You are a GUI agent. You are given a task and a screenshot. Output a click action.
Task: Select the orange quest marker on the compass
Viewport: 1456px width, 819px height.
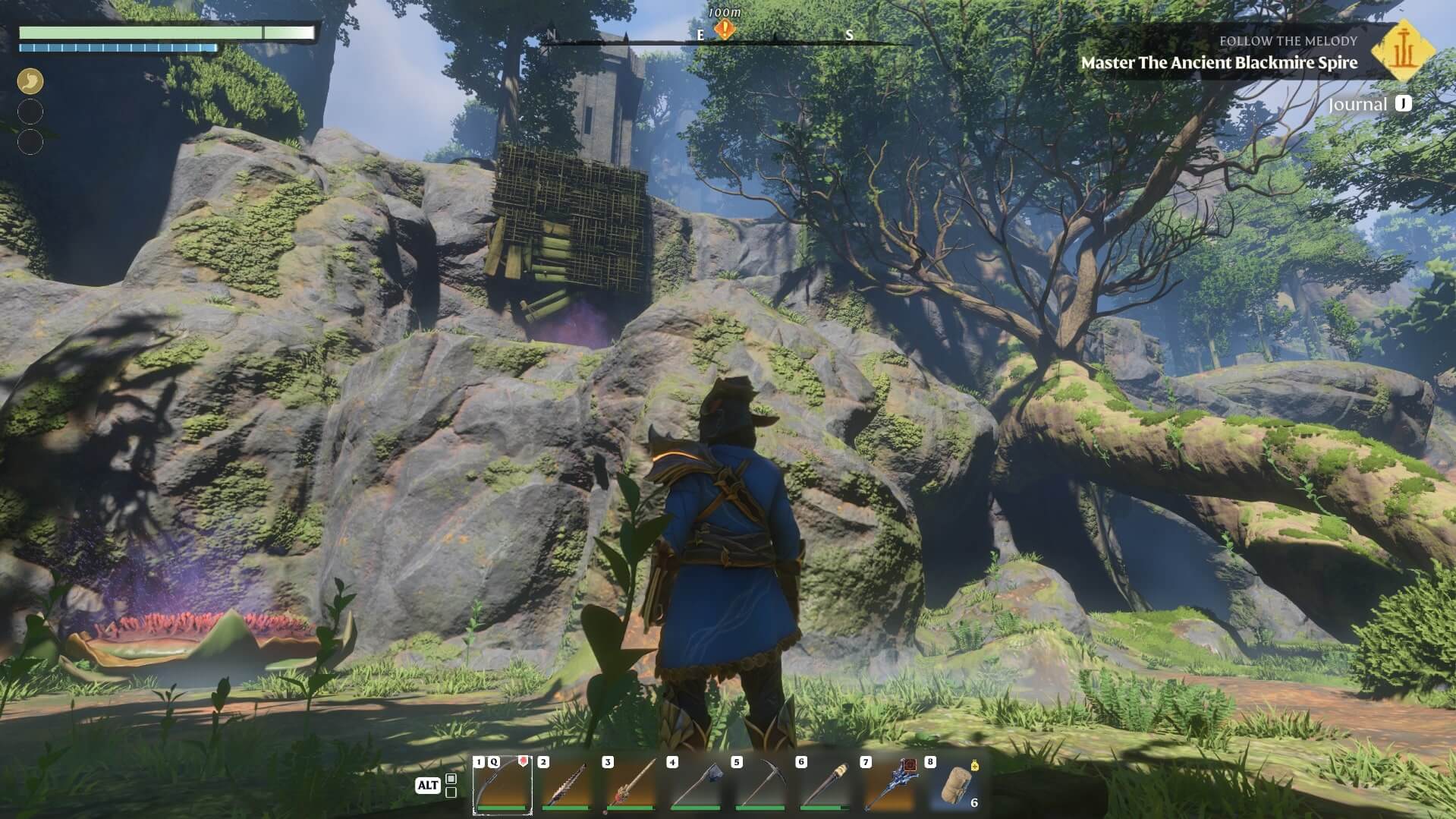(x=725, y=30)
